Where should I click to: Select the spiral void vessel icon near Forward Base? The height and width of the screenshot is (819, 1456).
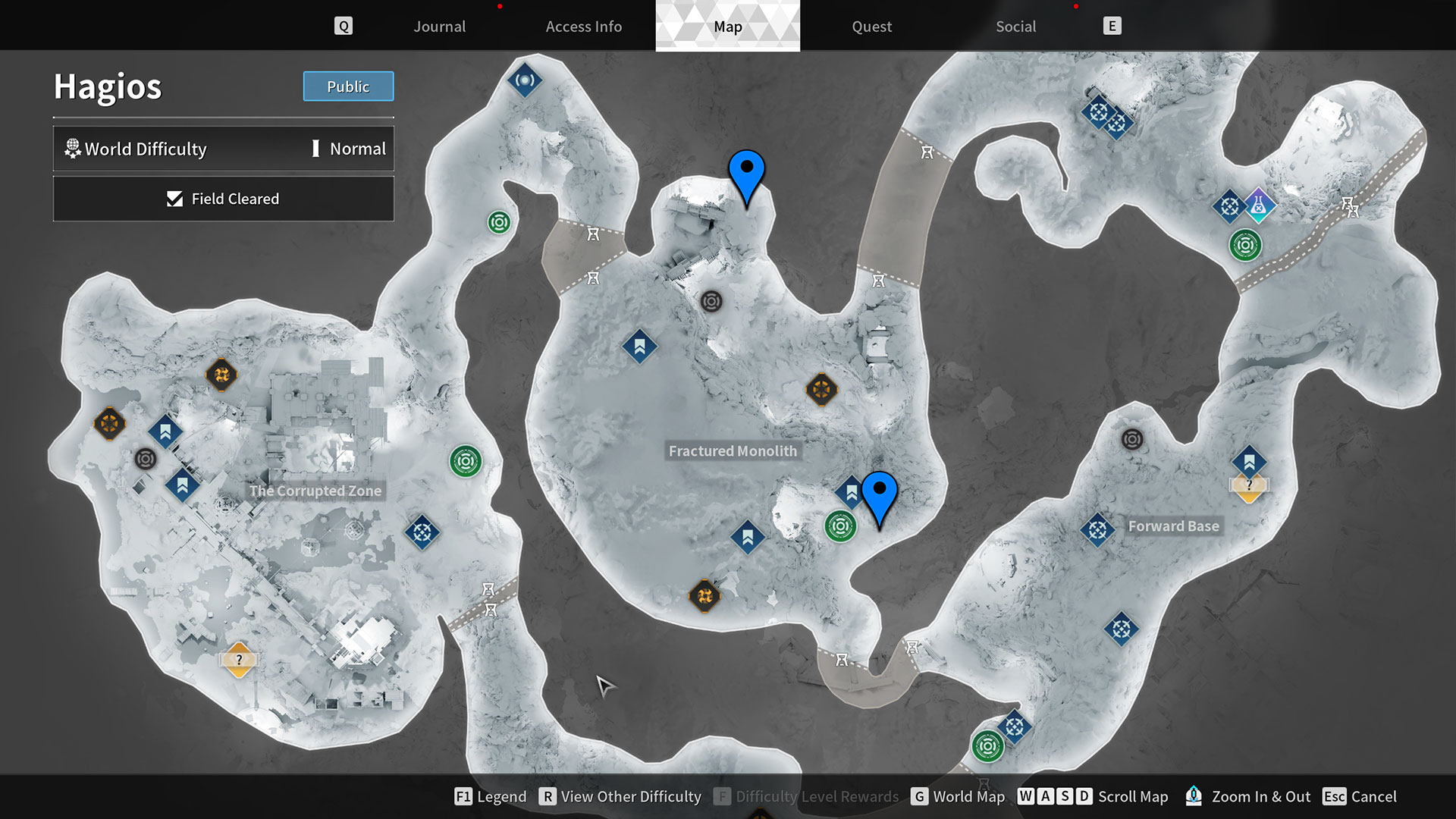1132,438
